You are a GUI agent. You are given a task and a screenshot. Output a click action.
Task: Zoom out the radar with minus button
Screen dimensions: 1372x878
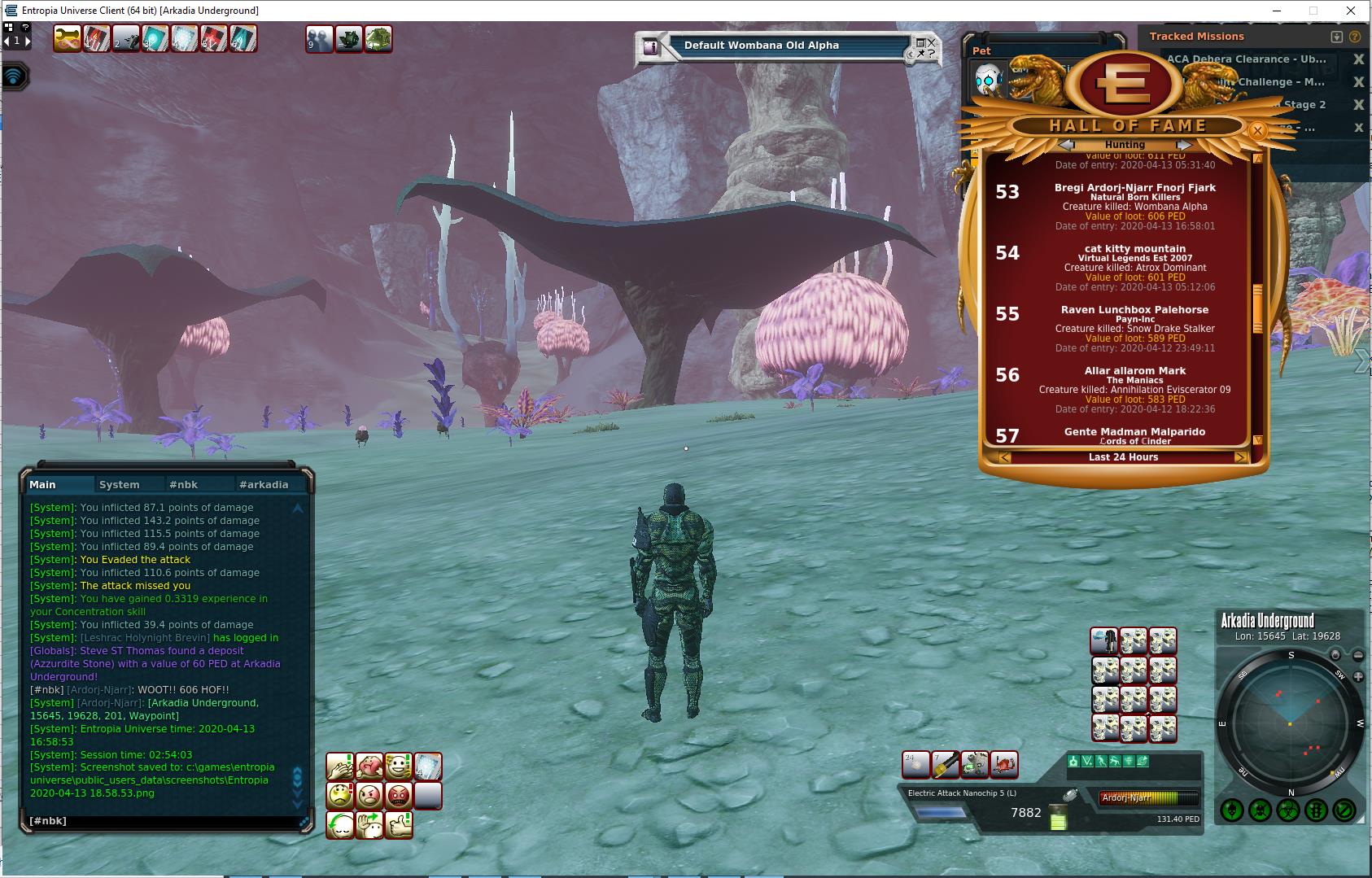1358,655
